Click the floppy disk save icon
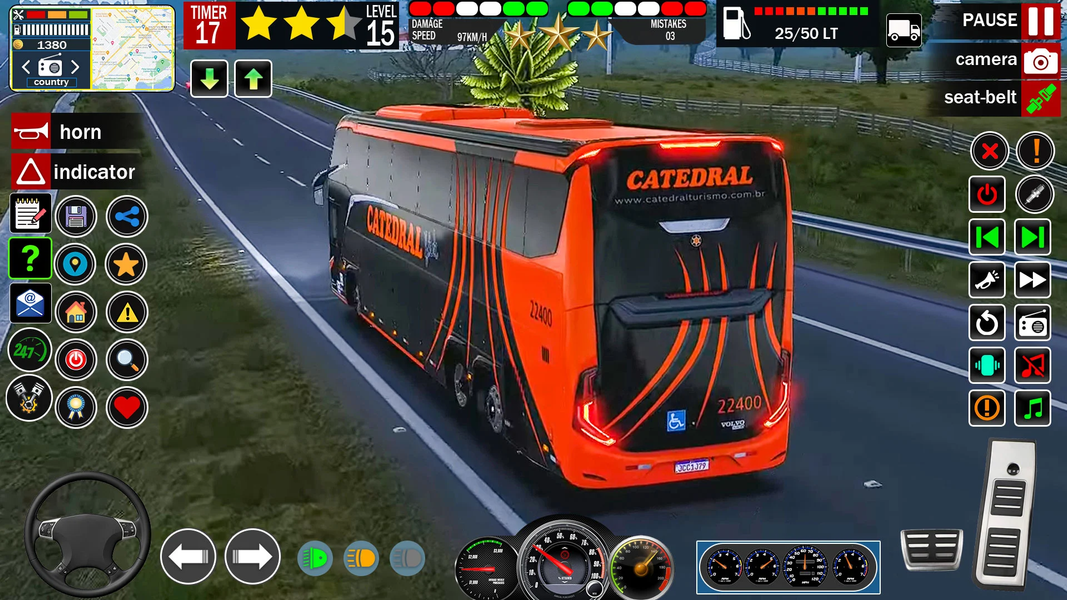The image size is (1067, 600). [76, 216]
